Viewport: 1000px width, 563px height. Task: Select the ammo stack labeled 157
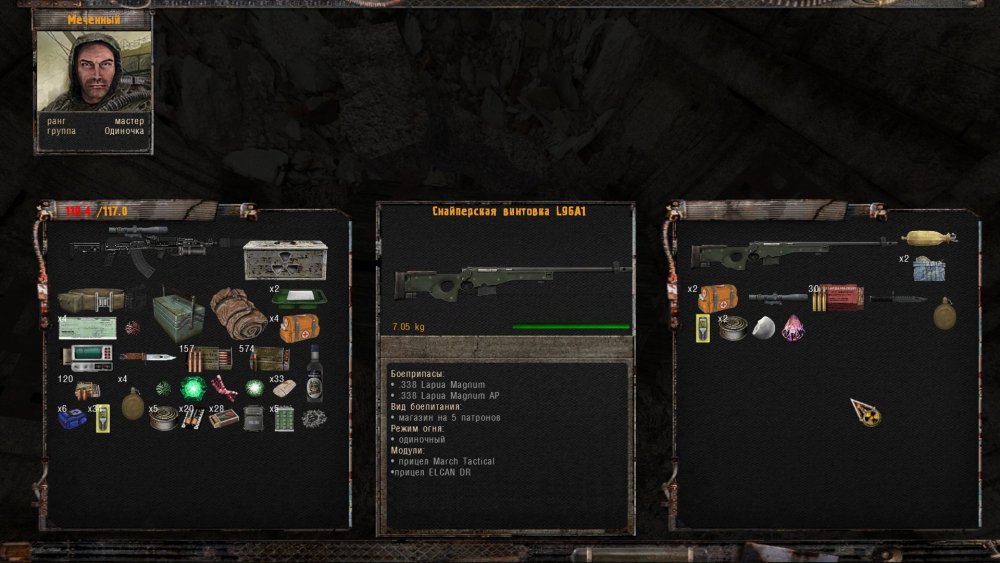tap(209, 359)
